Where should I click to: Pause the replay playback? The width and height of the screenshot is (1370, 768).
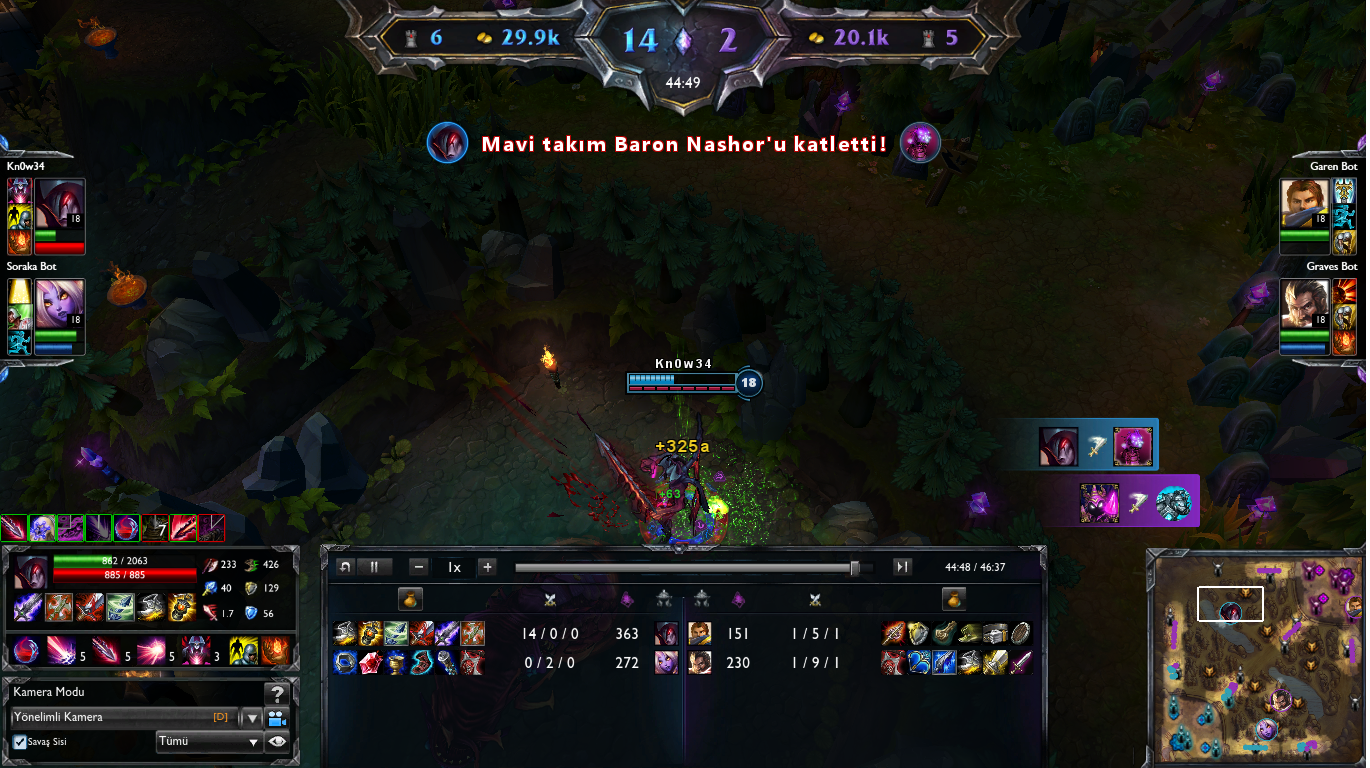click(x=374, y=567)
